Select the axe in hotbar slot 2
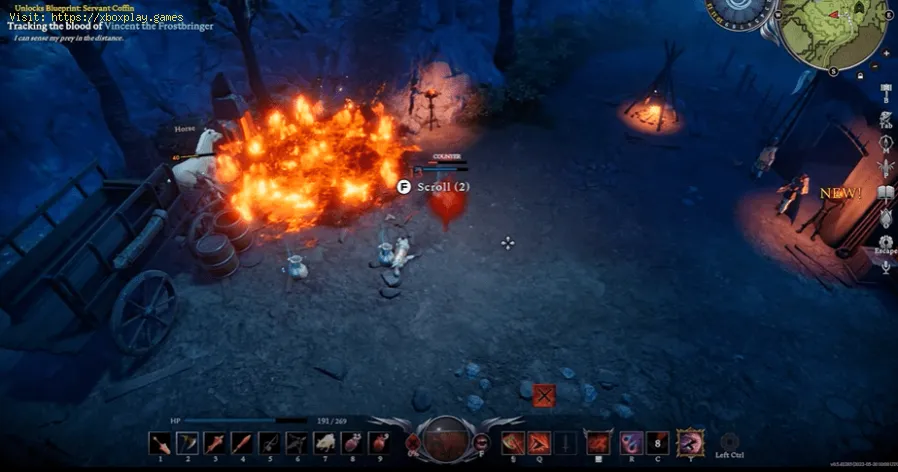898x472 pixels. coord(186,442)
